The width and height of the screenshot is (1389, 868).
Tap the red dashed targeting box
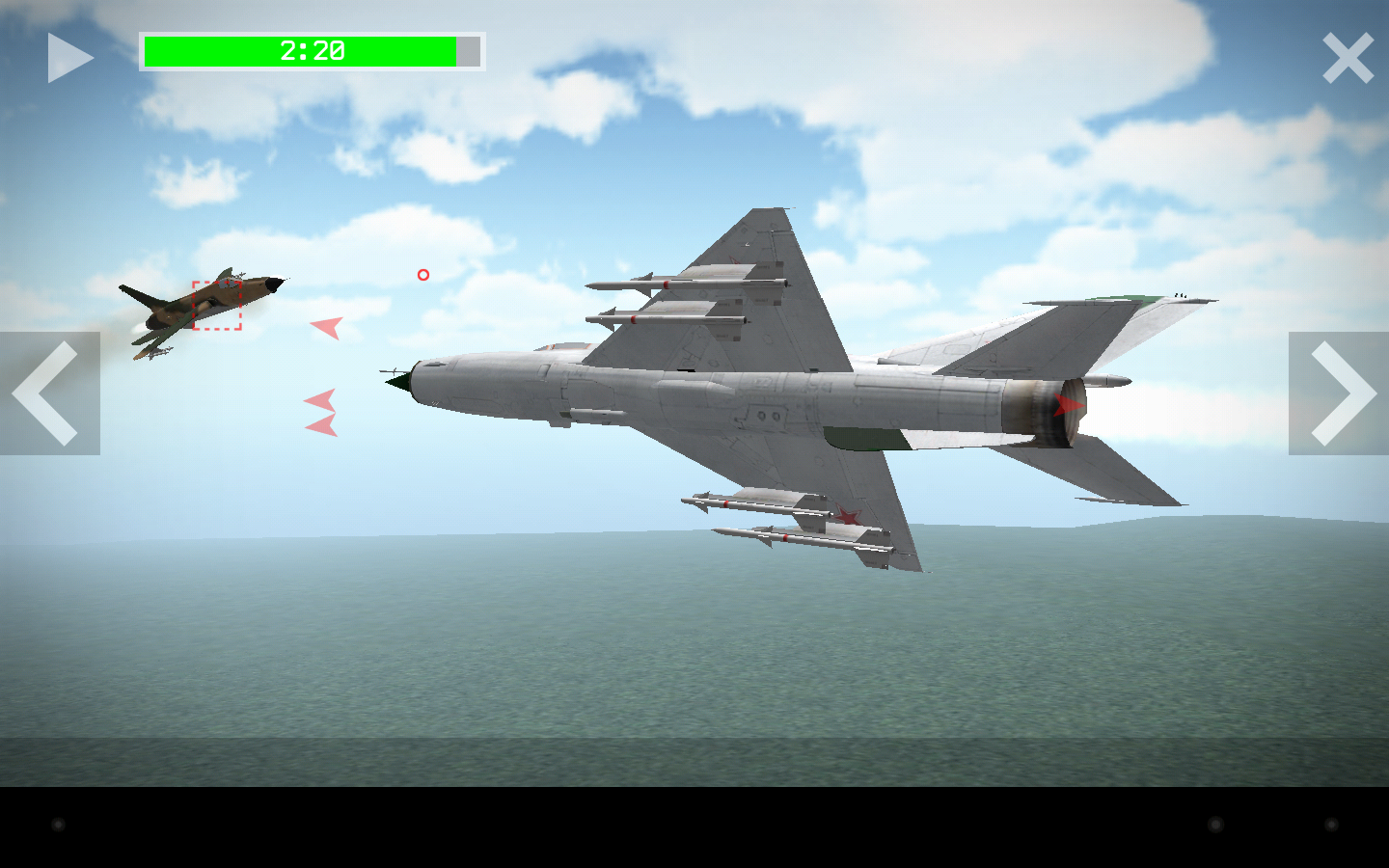[215, 304]
